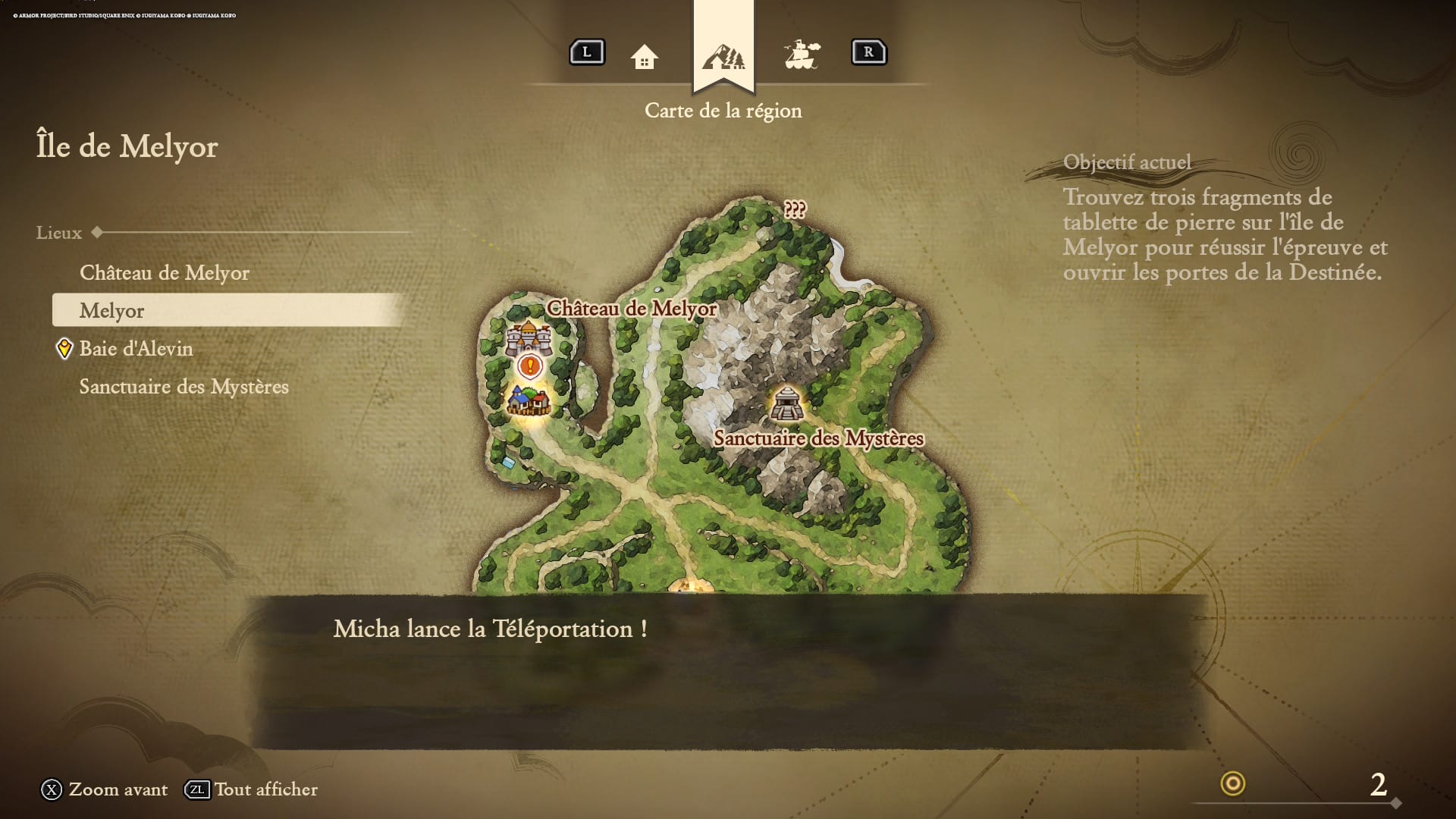1456x819 pixels.
Task: Select Château de Melyor in locations list
Action: (165, 273)
